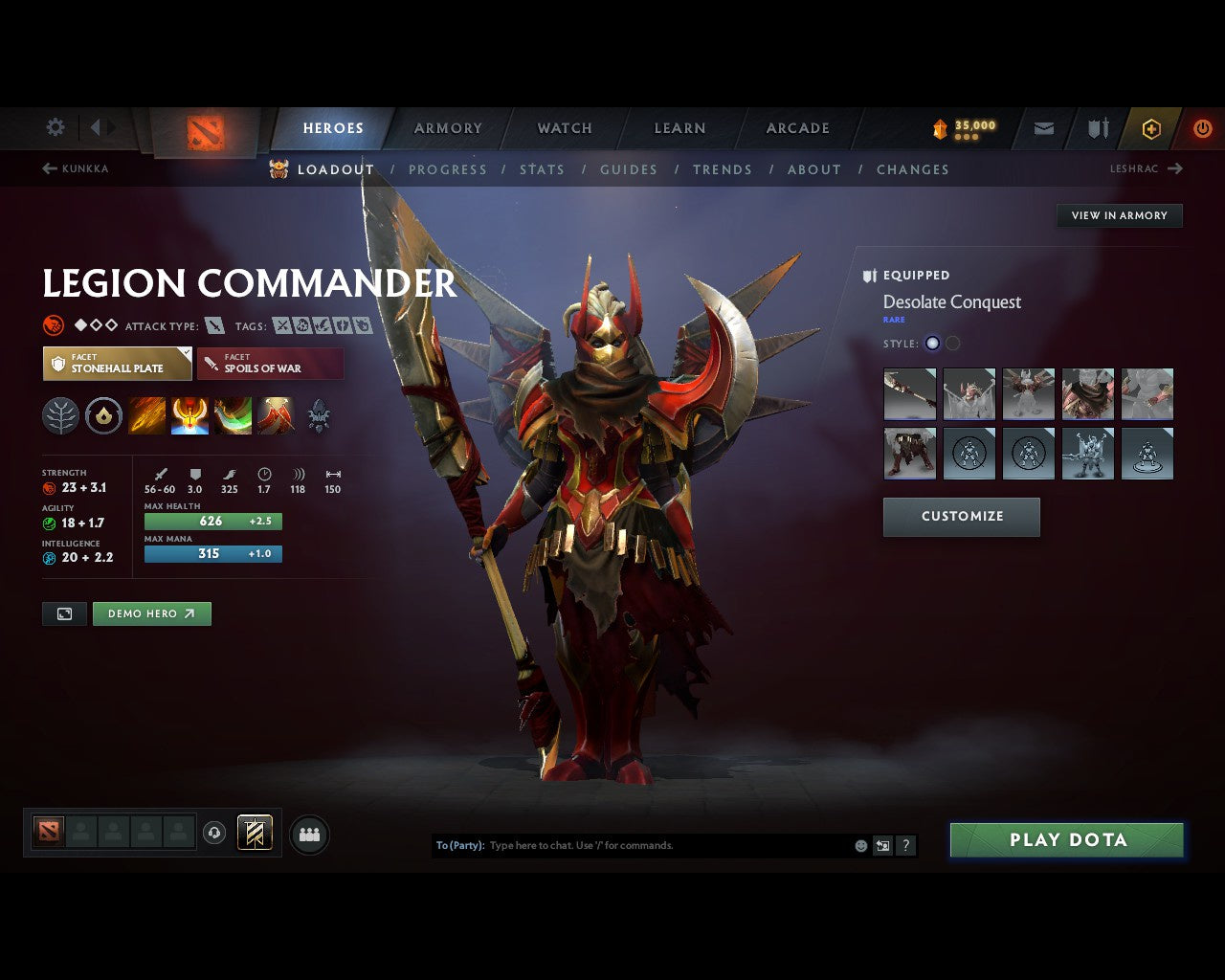
Task: Open the Guides tab
Action: (628, 169)
